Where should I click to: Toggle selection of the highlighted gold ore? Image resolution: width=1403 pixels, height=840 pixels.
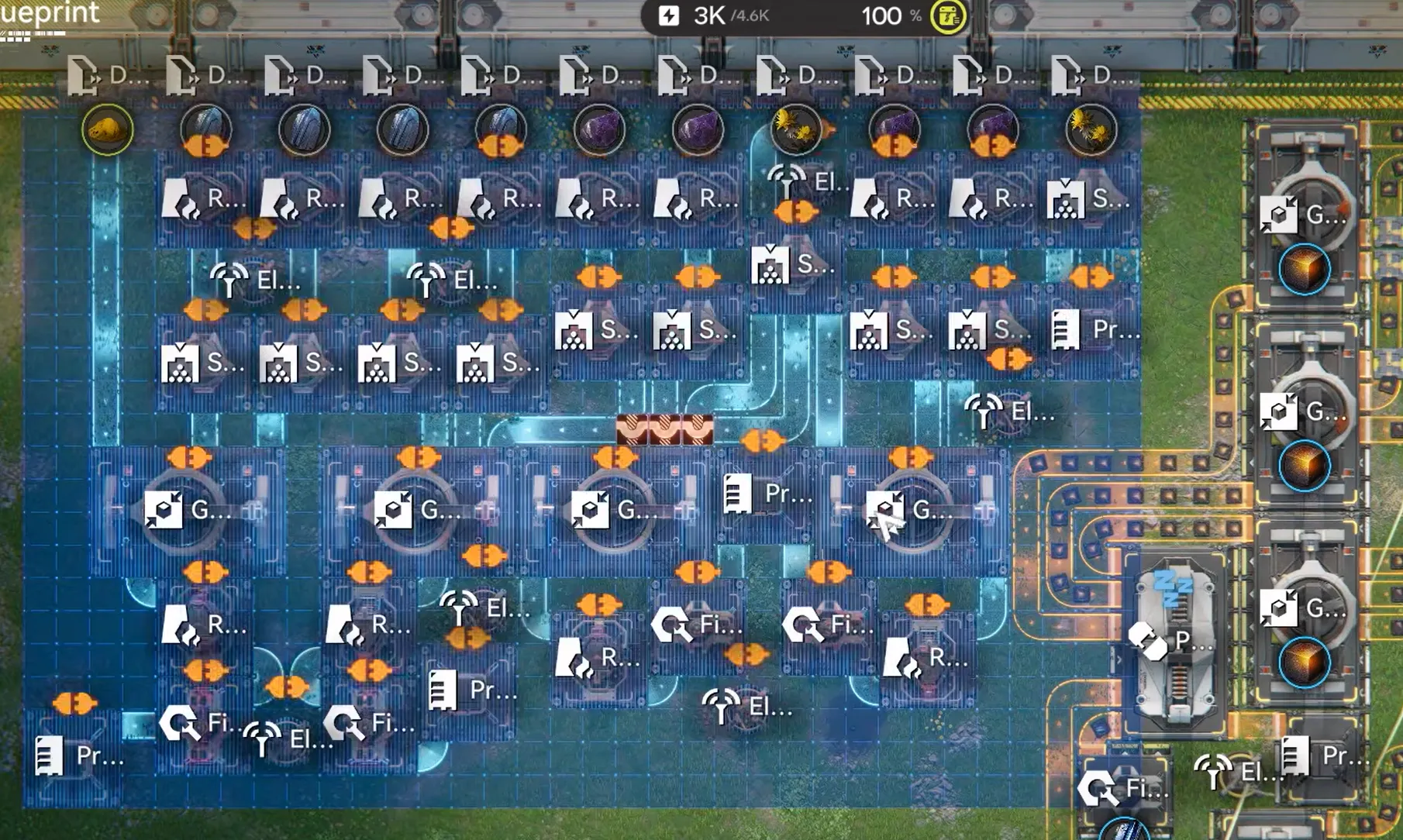[x=109, y=130]
